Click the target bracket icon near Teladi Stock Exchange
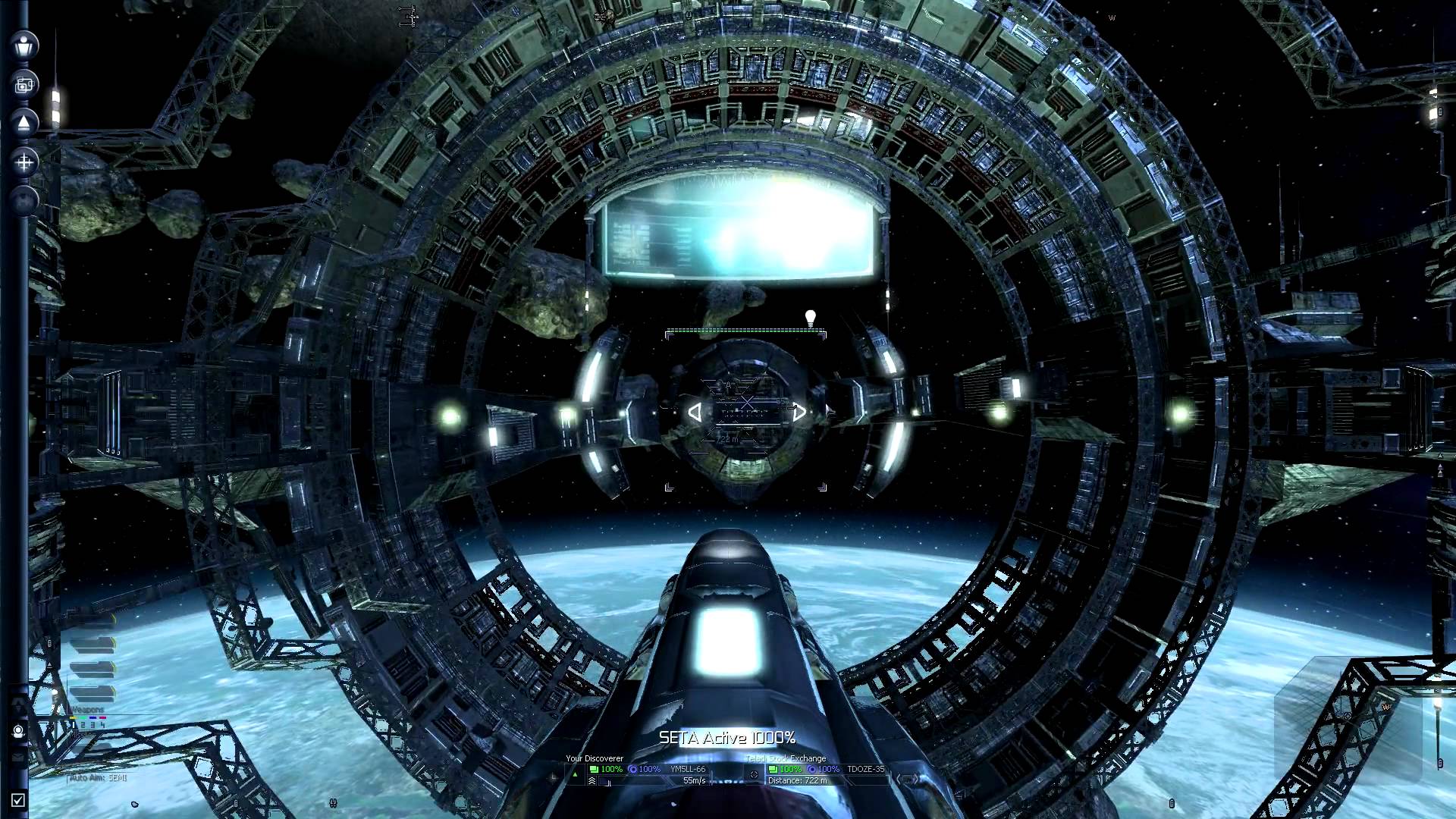Screen dimensions: 1456x819 click(753, 774)
